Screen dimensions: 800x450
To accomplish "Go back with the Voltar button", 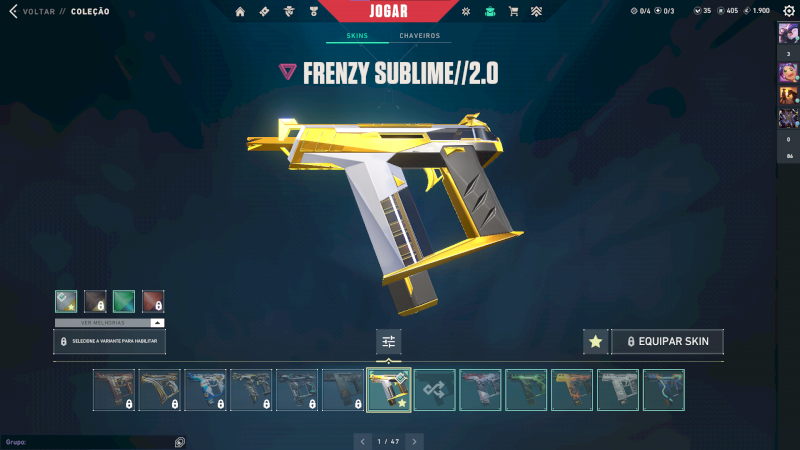I will click(30, 11).
